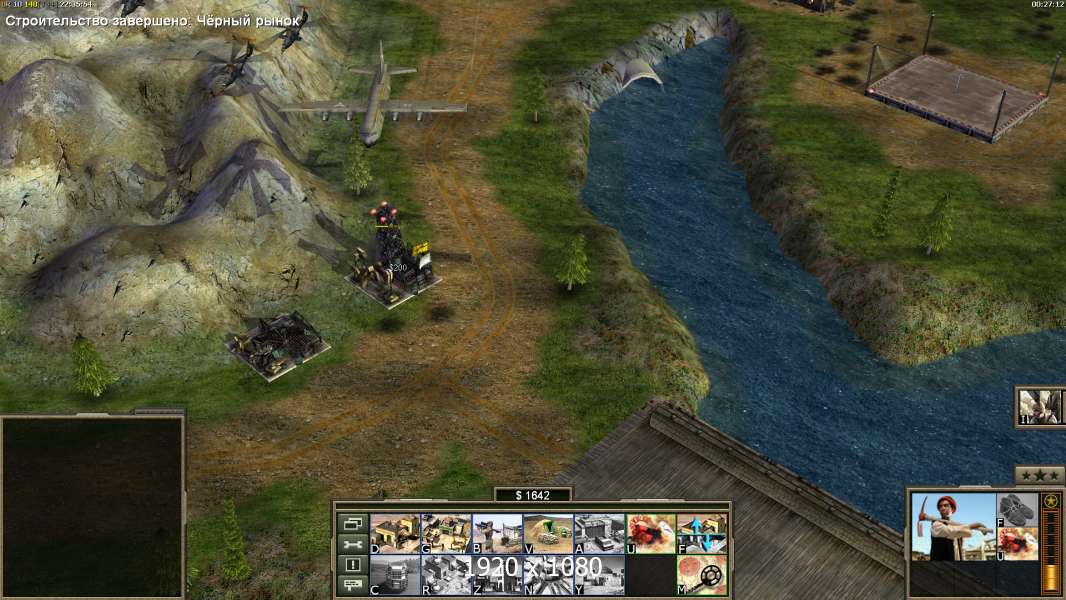Open the chat message button
The width and height of the screenshot is (1066, 600).
coord(352,586)
